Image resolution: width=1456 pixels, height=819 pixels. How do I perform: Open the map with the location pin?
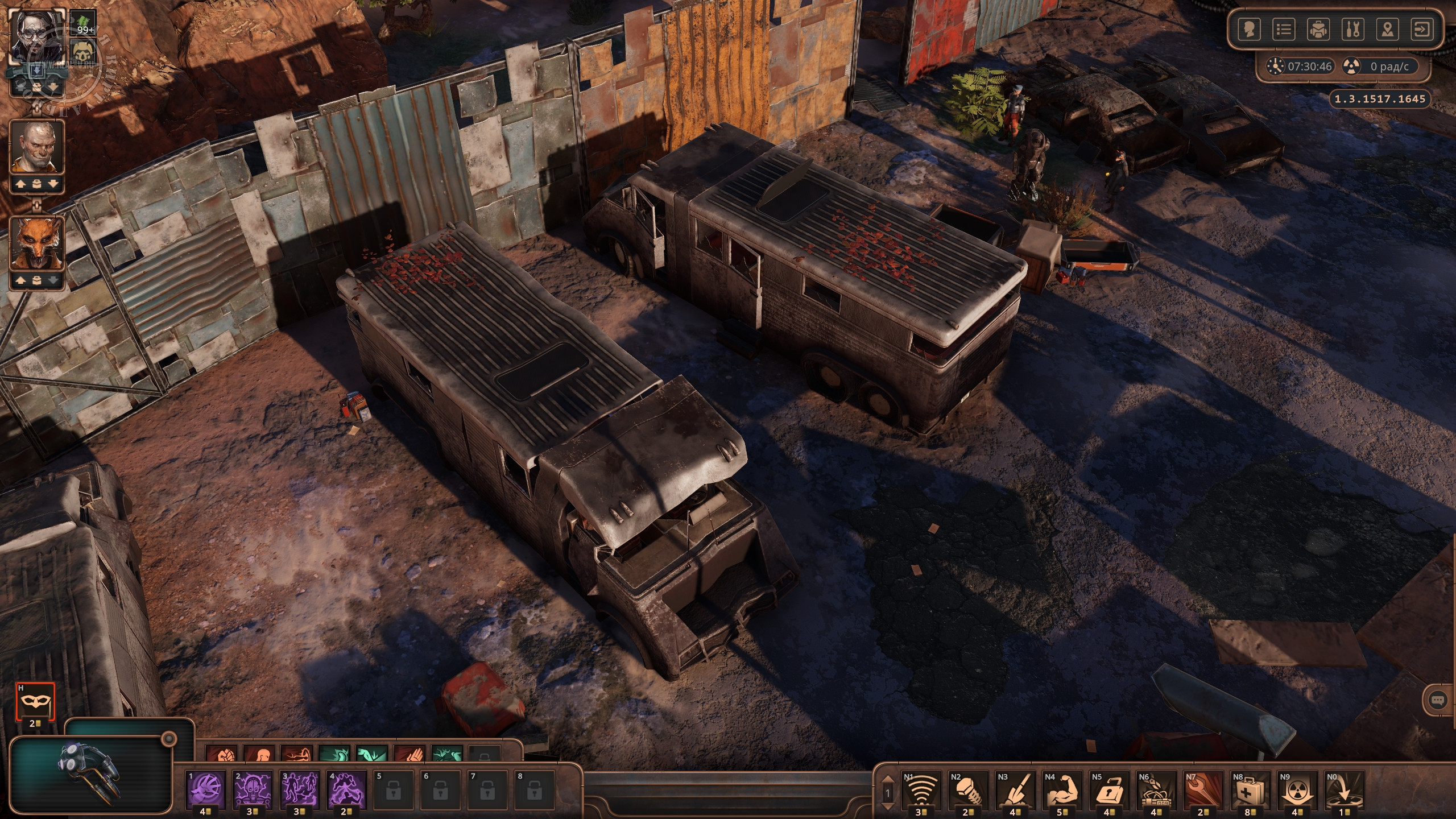coord(1388,29)
